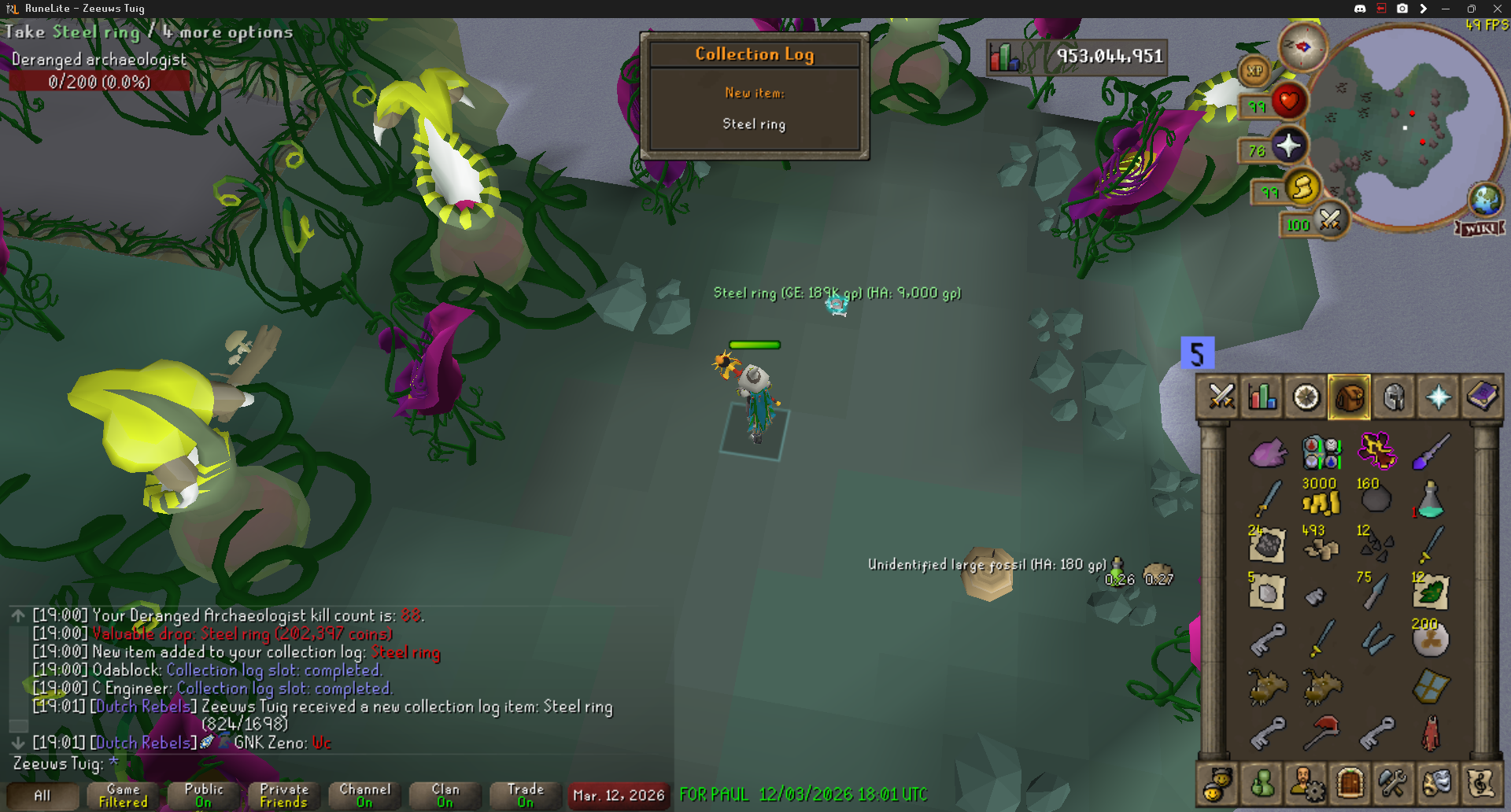Open the Worn Equipment helmet tab
The image size is (1511, 812).
(1393, 397)
